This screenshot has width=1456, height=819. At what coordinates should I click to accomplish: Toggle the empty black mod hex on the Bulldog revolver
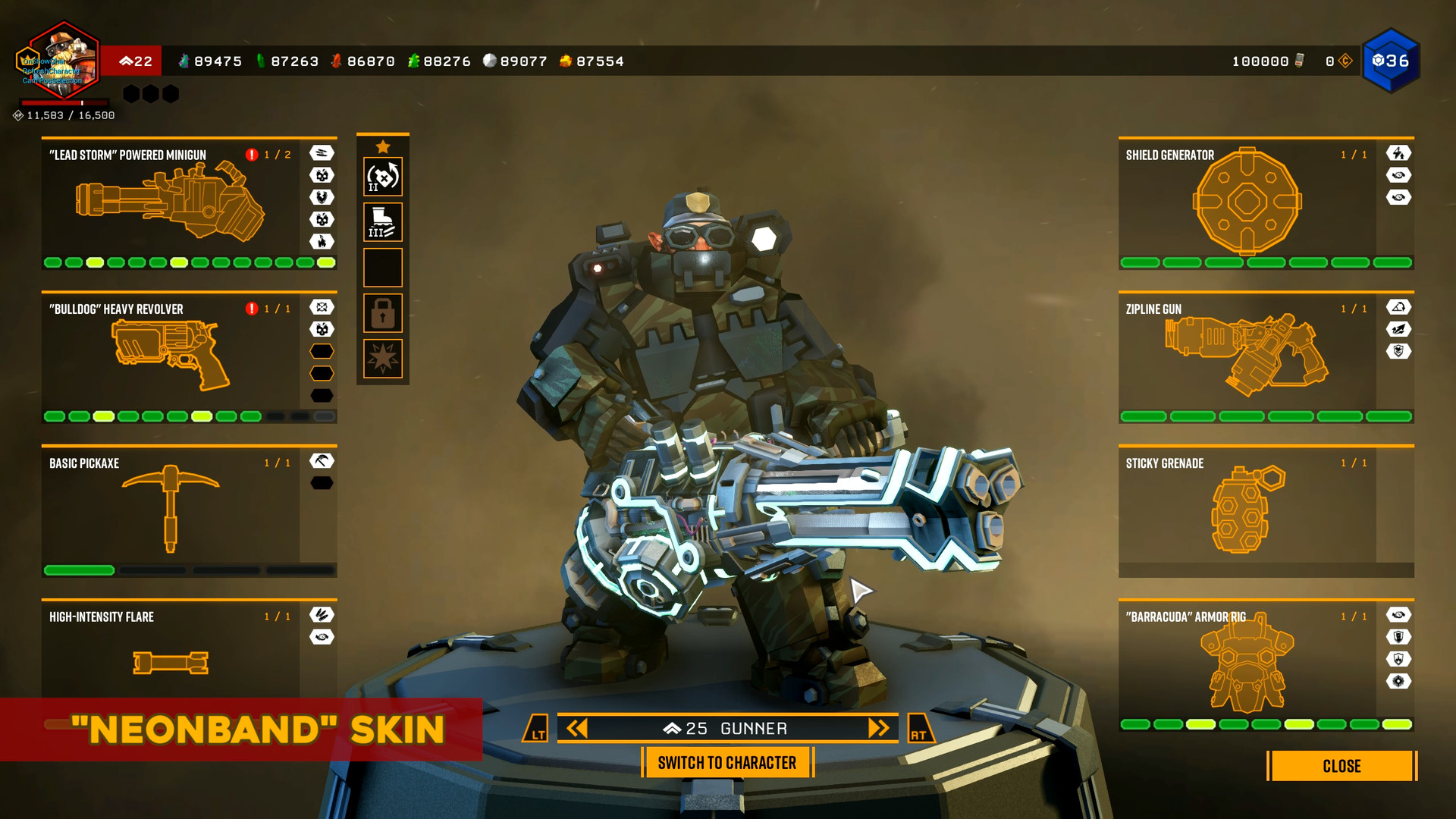tap(322, 350)
